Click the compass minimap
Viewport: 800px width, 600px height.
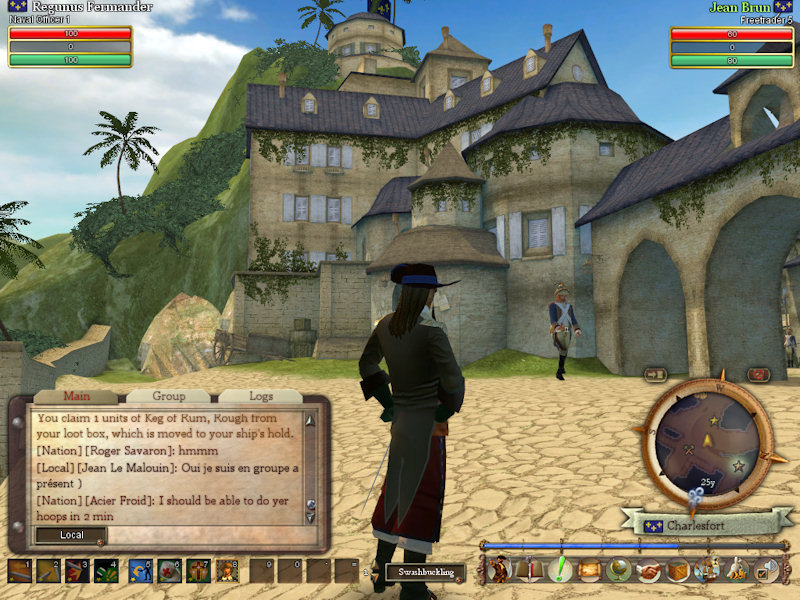706,444
